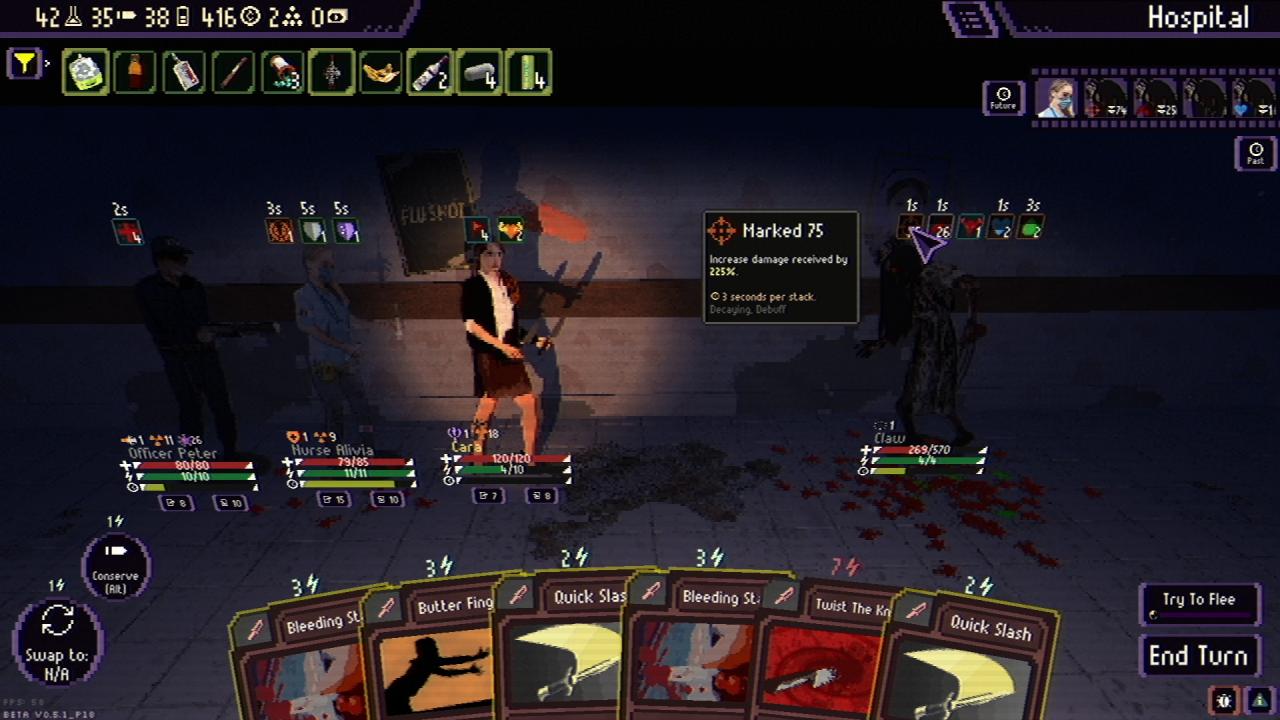This screenshot has width=1280, height=720.
Task: Open the list menu beside Hospital
Action: click(969, 17)
